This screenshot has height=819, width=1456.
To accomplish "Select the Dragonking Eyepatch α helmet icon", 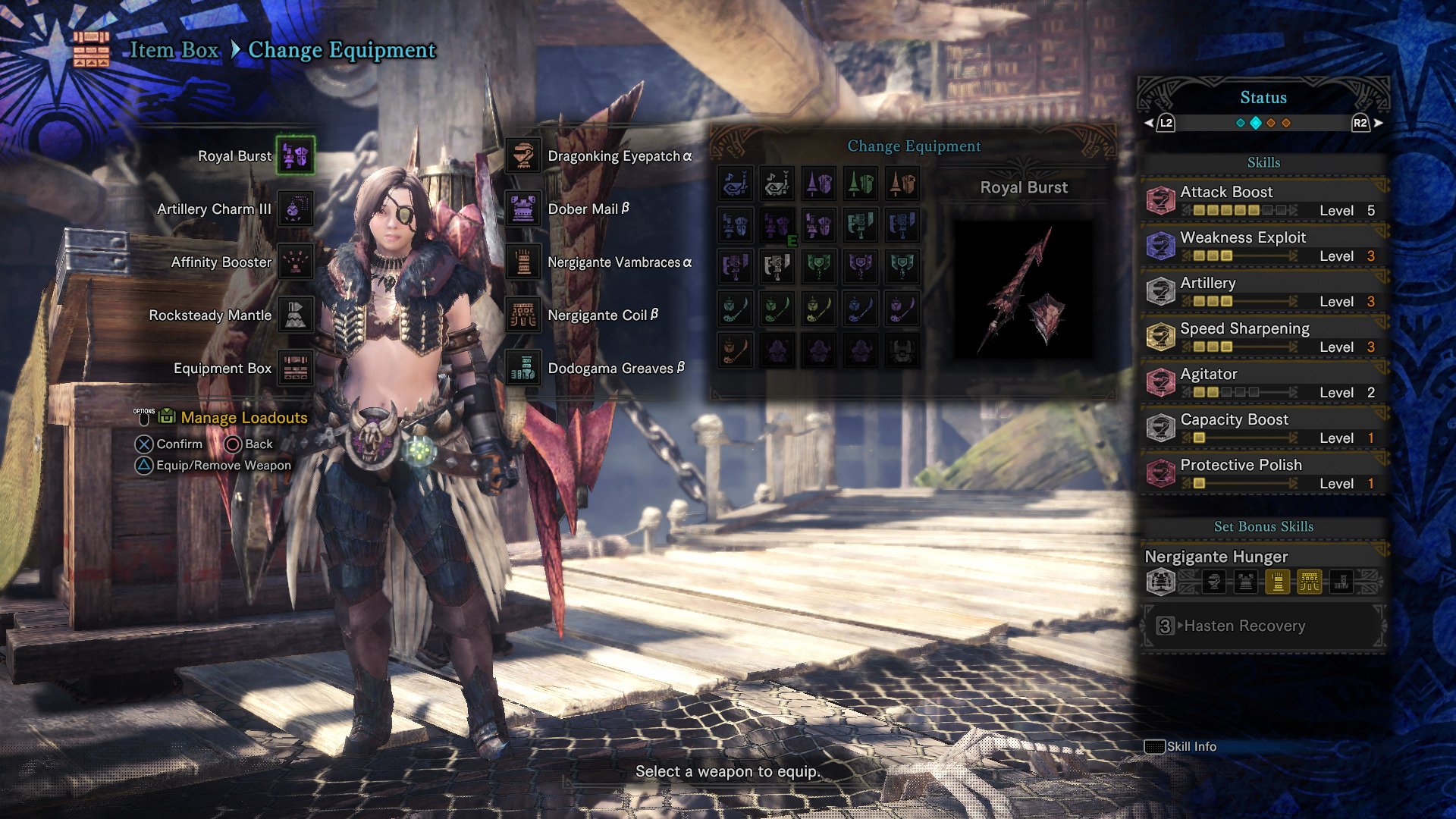I will click(x=523, y=156).
